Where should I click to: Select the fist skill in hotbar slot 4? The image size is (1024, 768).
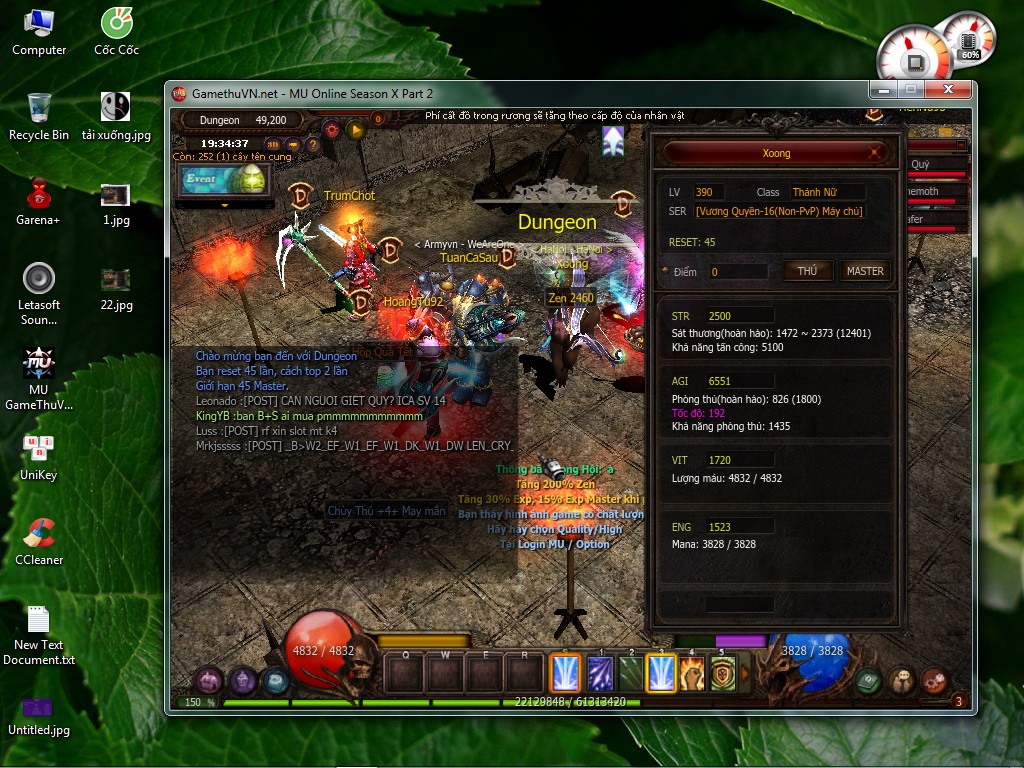coord(692,674)
